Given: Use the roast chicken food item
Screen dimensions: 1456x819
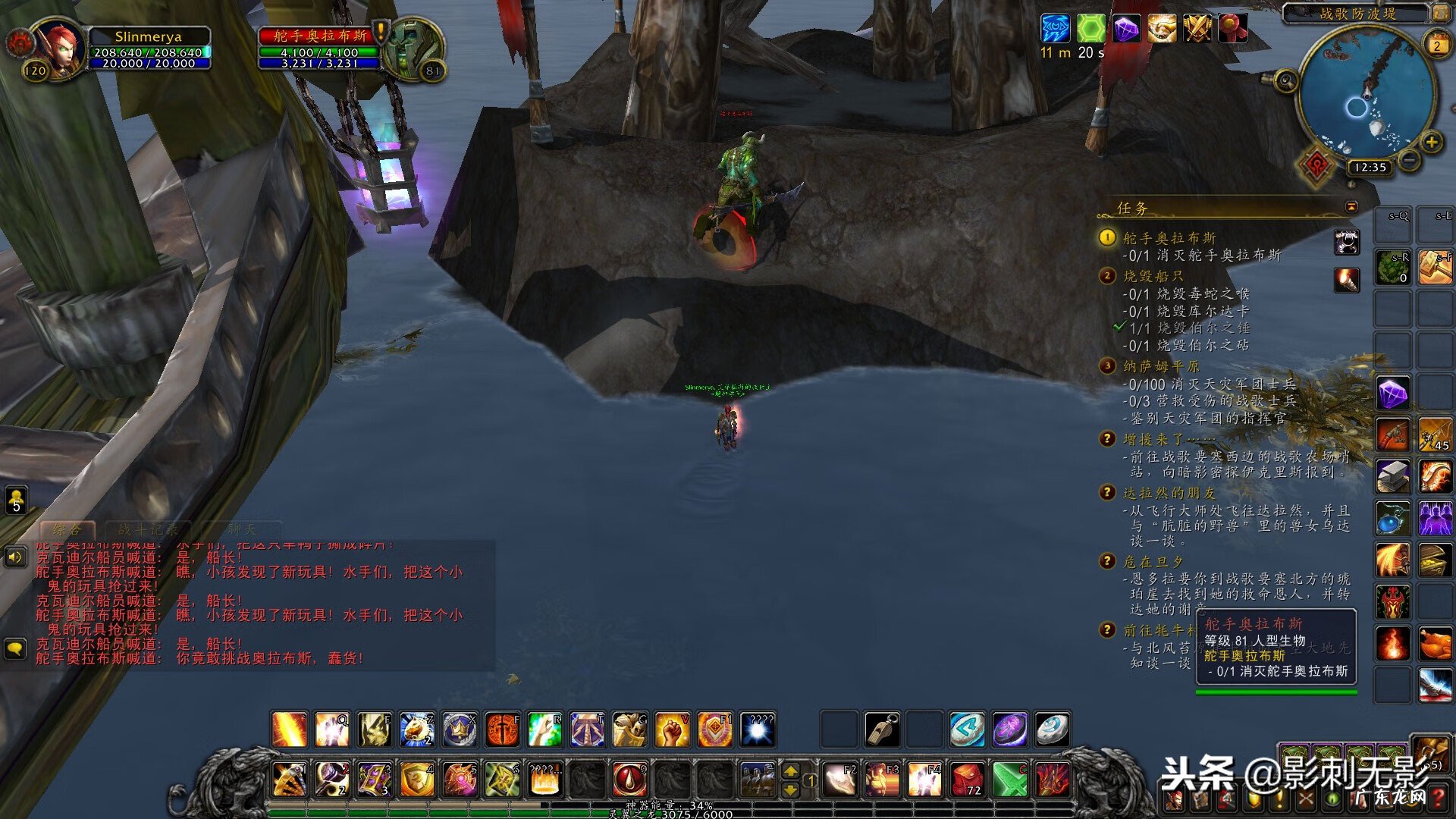Looking at the screenshot, I should point(1435,644).
